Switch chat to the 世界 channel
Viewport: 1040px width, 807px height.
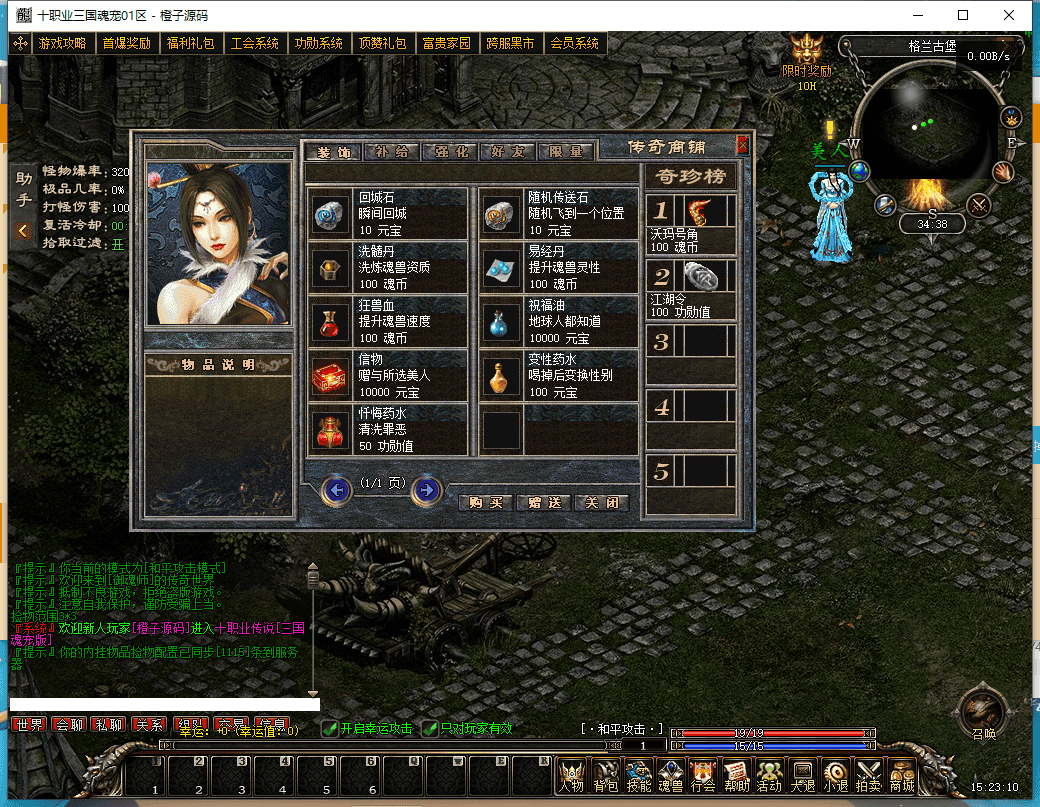click(x=29, y=724)
